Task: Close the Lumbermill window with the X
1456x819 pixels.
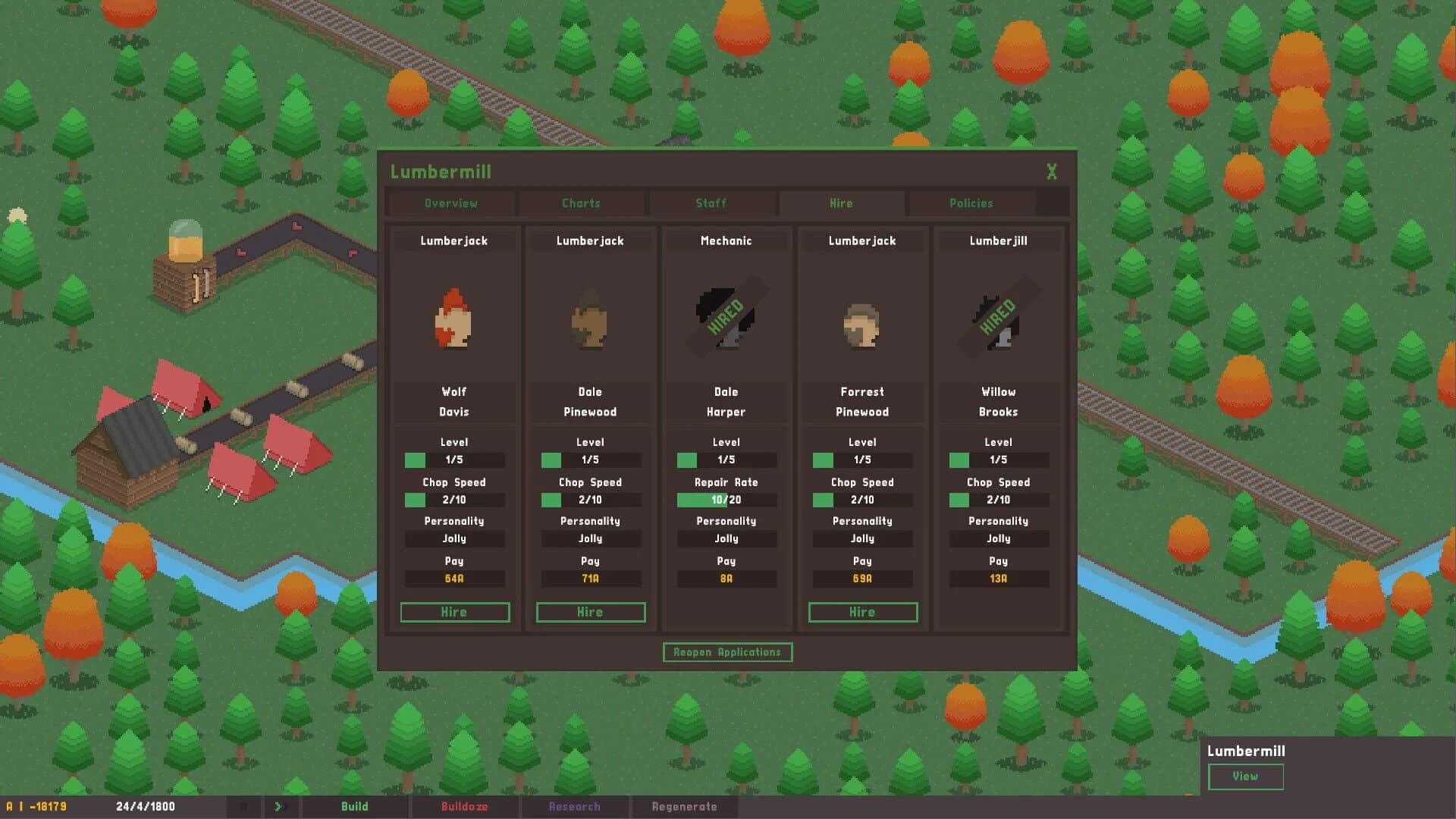Action: point(1052,172)
